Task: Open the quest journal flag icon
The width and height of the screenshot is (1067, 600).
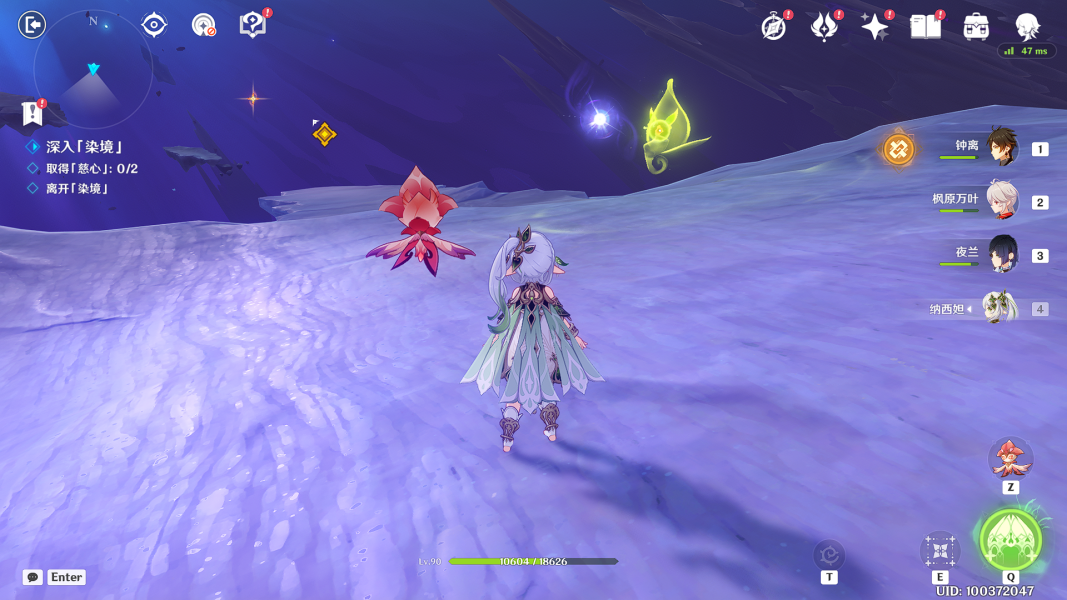Action: point(32,113)
